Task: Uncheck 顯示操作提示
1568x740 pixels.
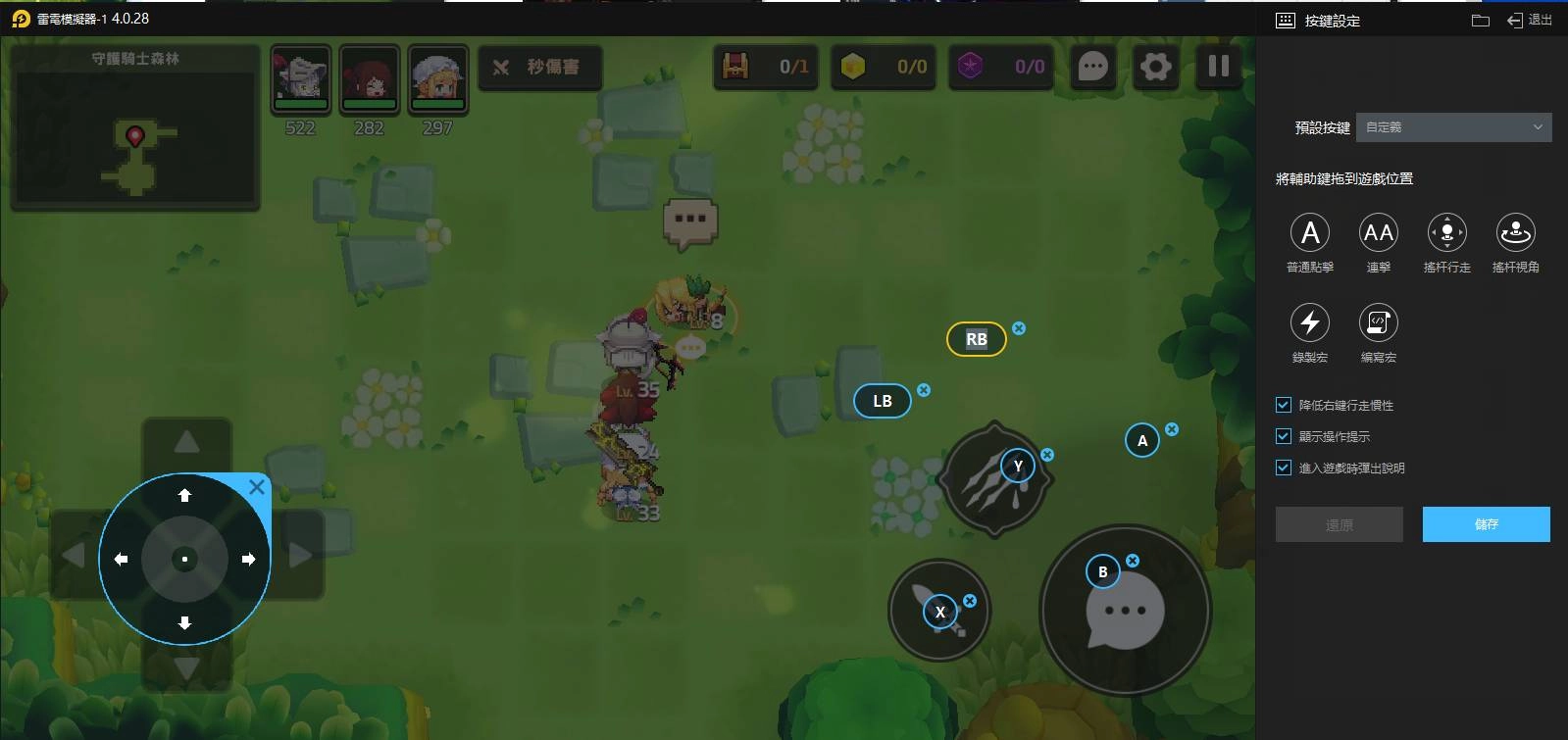Action: point(1282,436)
